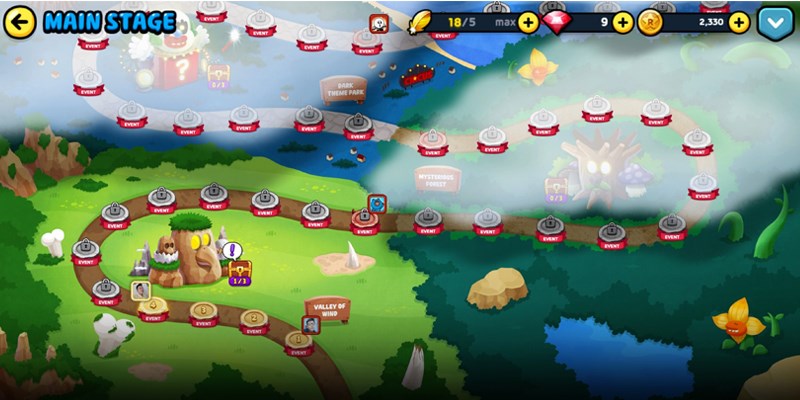Click the skull icon beside the feather counter

pyautogui.click(x=380, y=24)
